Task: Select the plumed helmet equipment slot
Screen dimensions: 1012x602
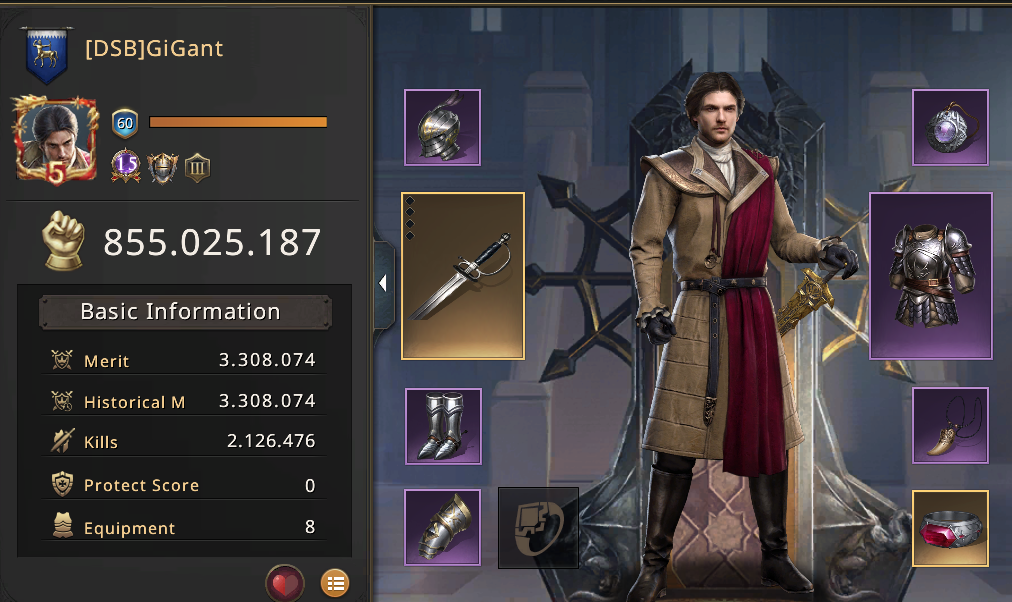Action: (x=443, y=127)
